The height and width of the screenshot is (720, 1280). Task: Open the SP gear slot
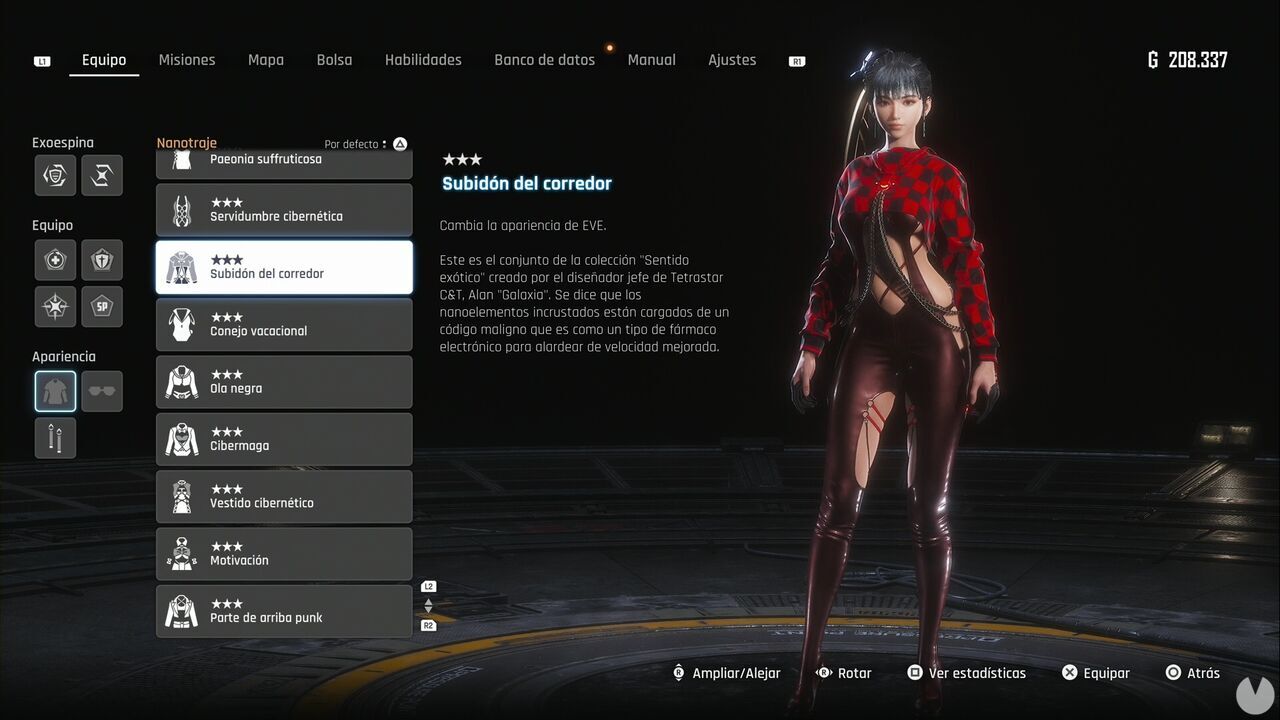click(102, 306)
